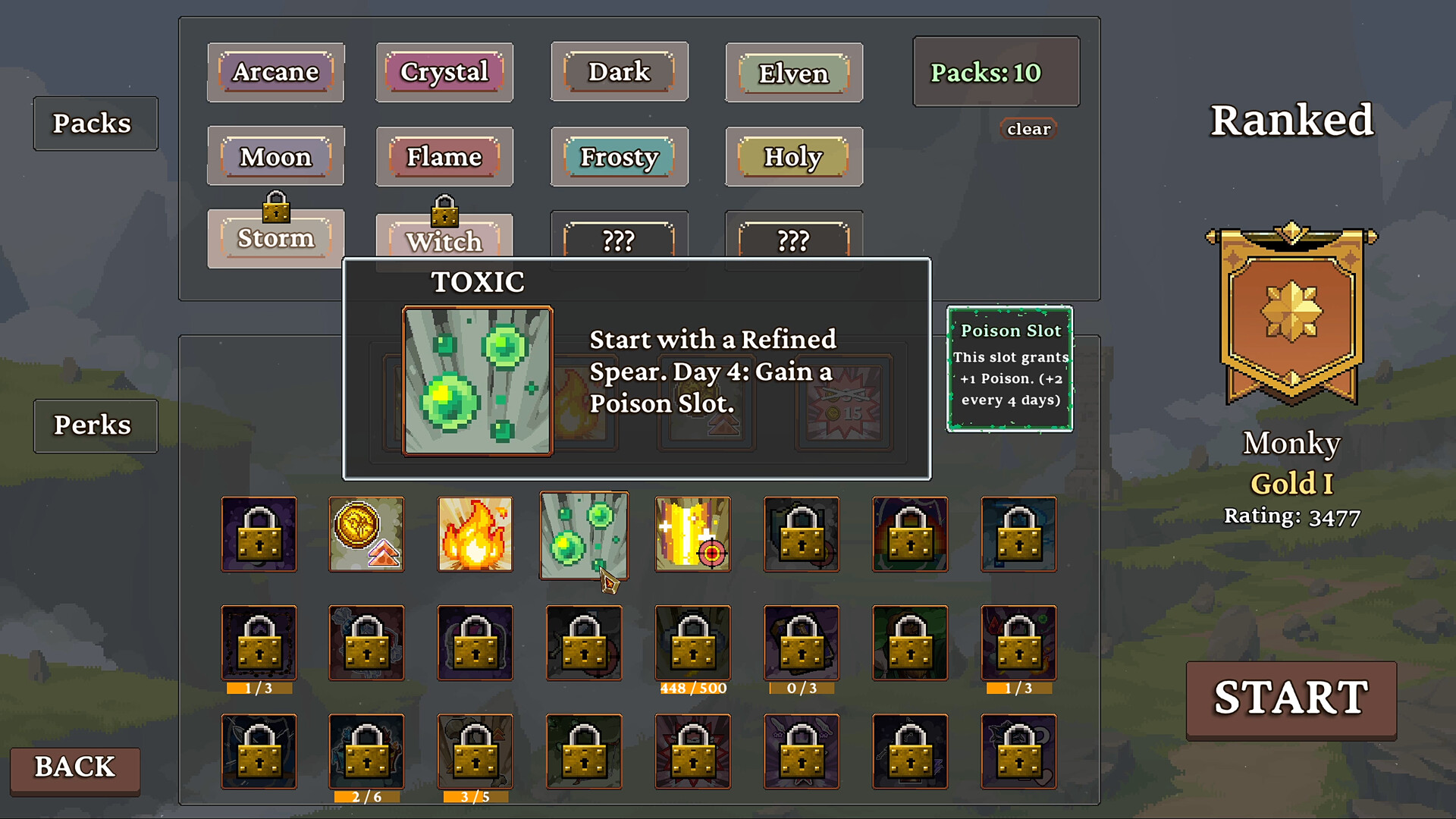Reveal the first ??? mystery pack slot
The image size is (1456, 819).
(x=619, y=240)
